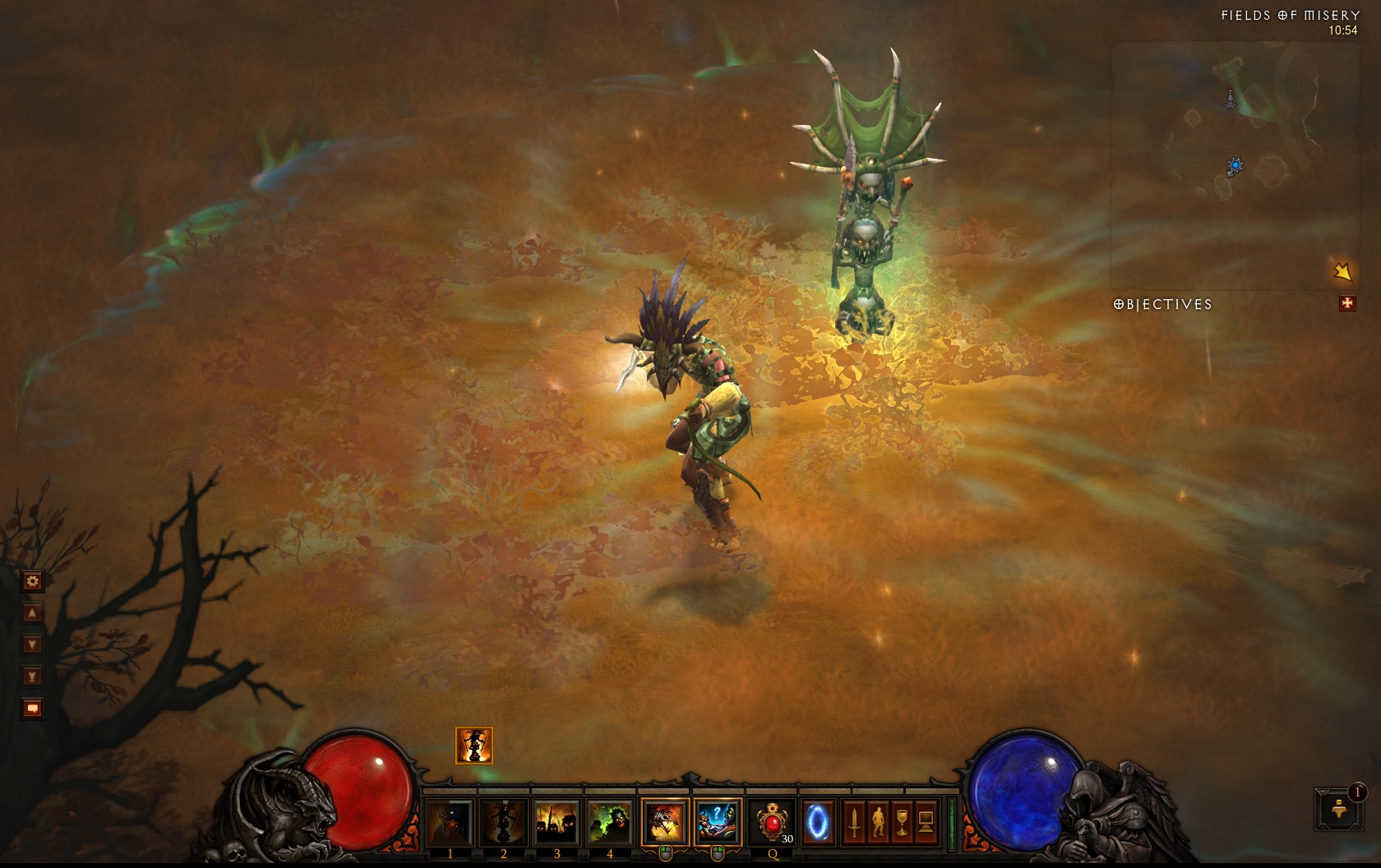The height and width of the screenshot is (868, 1381).
Task: Open the golden chalice menu button
Action: pyautogui.click(x=902, y=822)
